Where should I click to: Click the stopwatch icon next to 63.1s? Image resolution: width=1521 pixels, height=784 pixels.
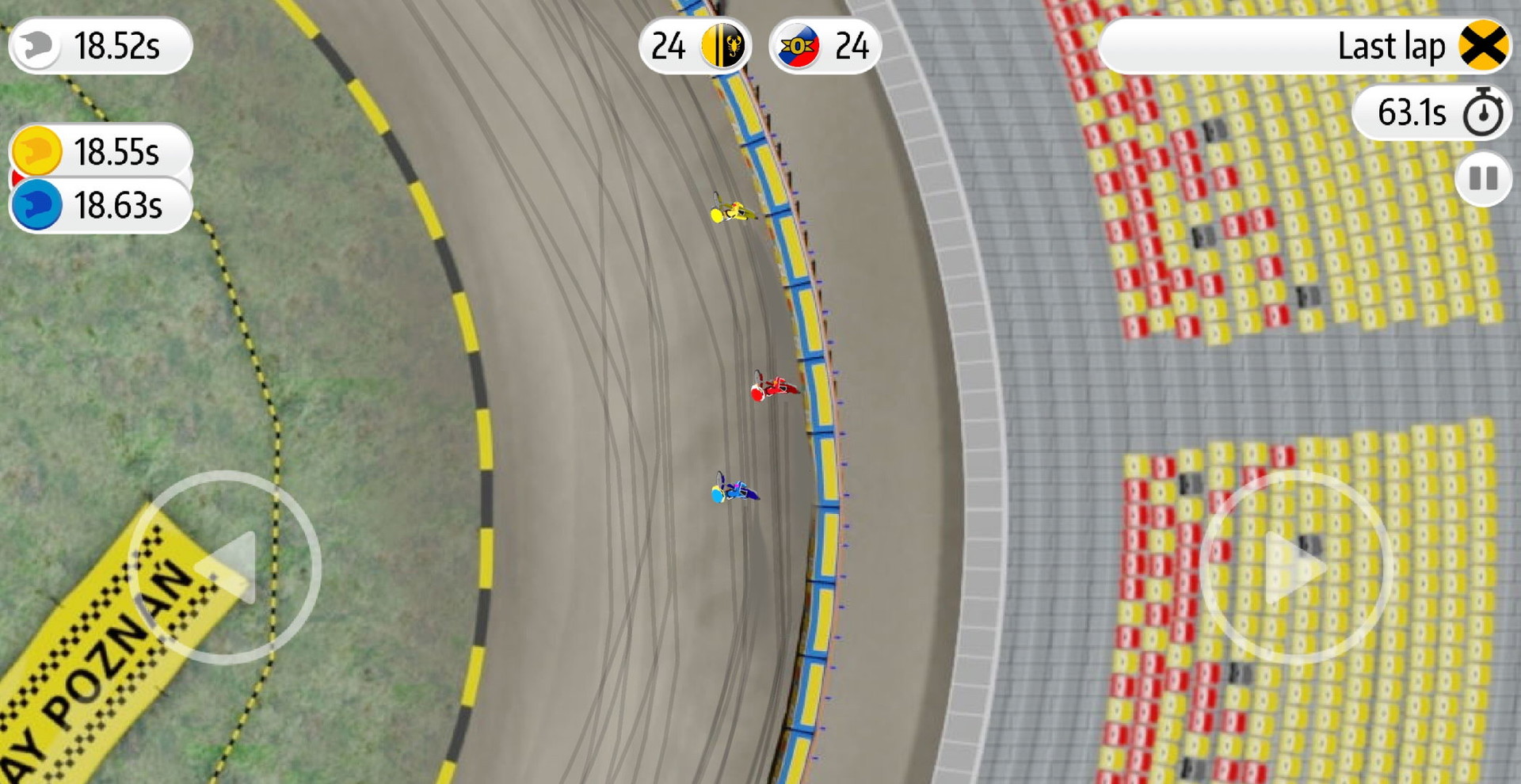1481,112
